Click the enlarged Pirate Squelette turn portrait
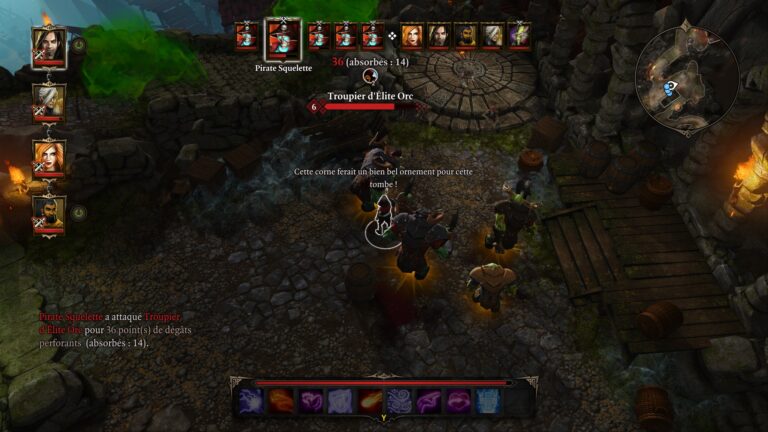 coord(282,39)
